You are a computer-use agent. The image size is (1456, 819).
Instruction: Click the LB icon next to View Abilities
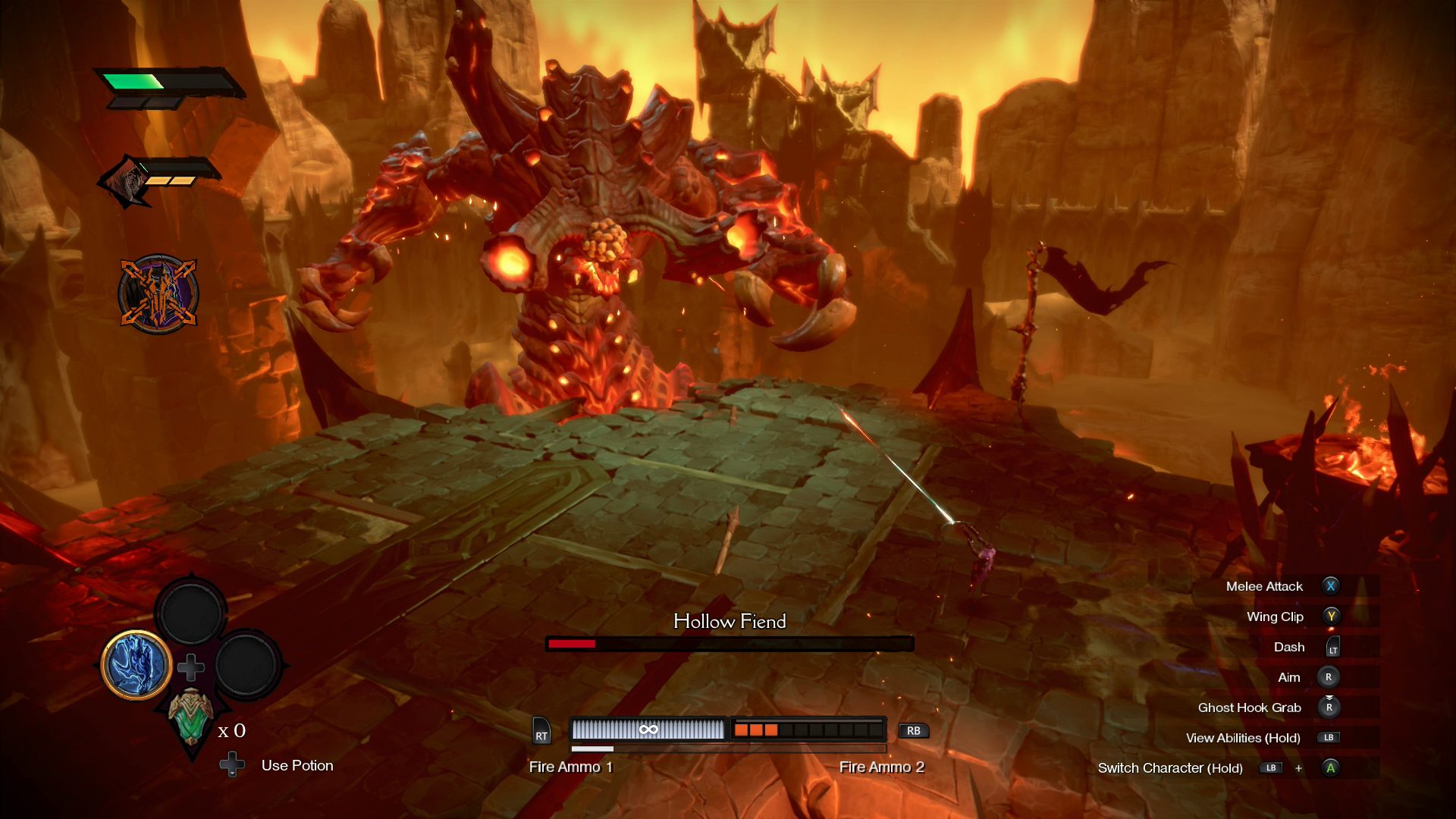coord(1327,737)
